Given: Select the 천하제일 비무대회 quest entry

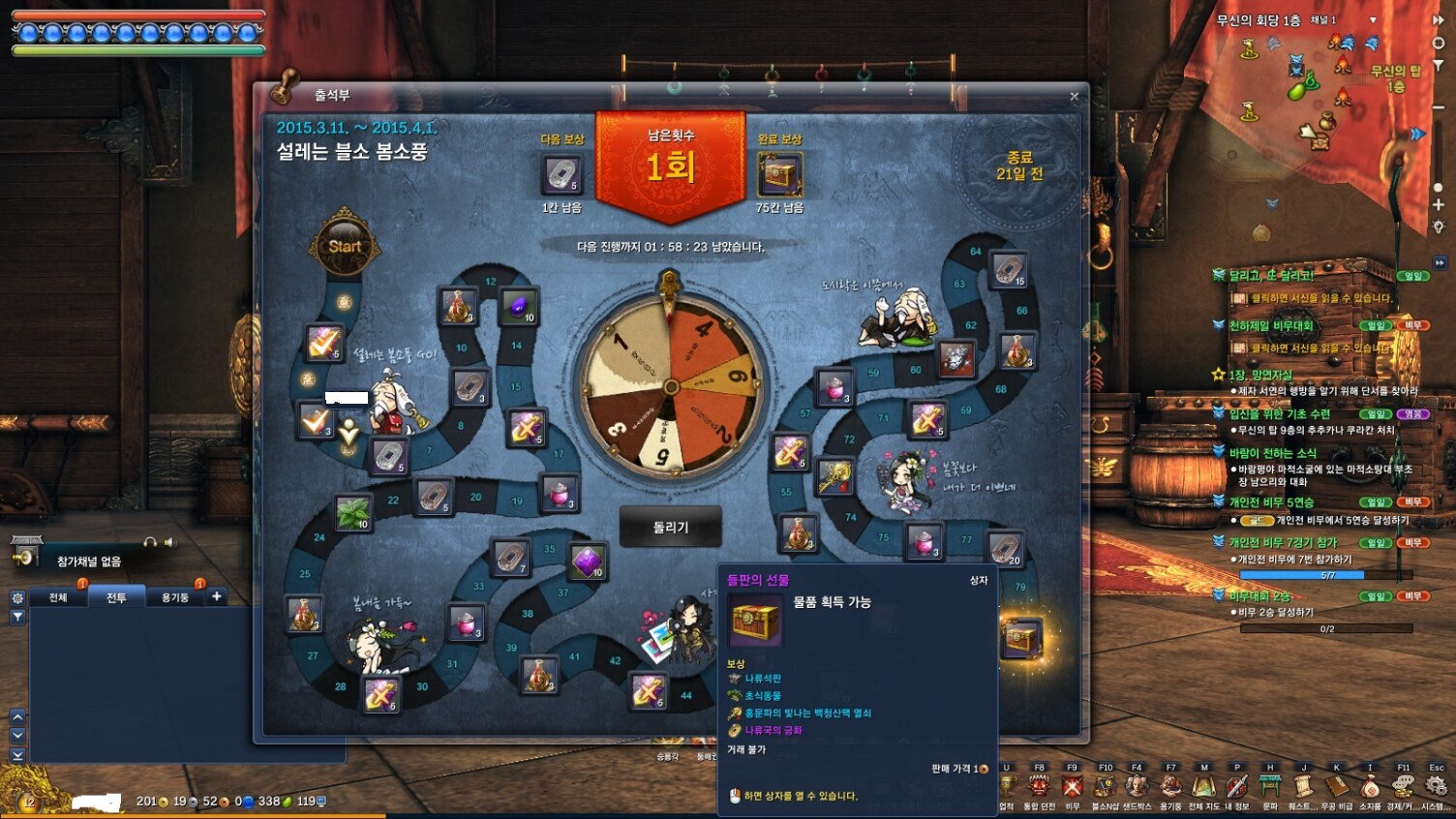Looking at the screenshot, I should coord(1270,325).
